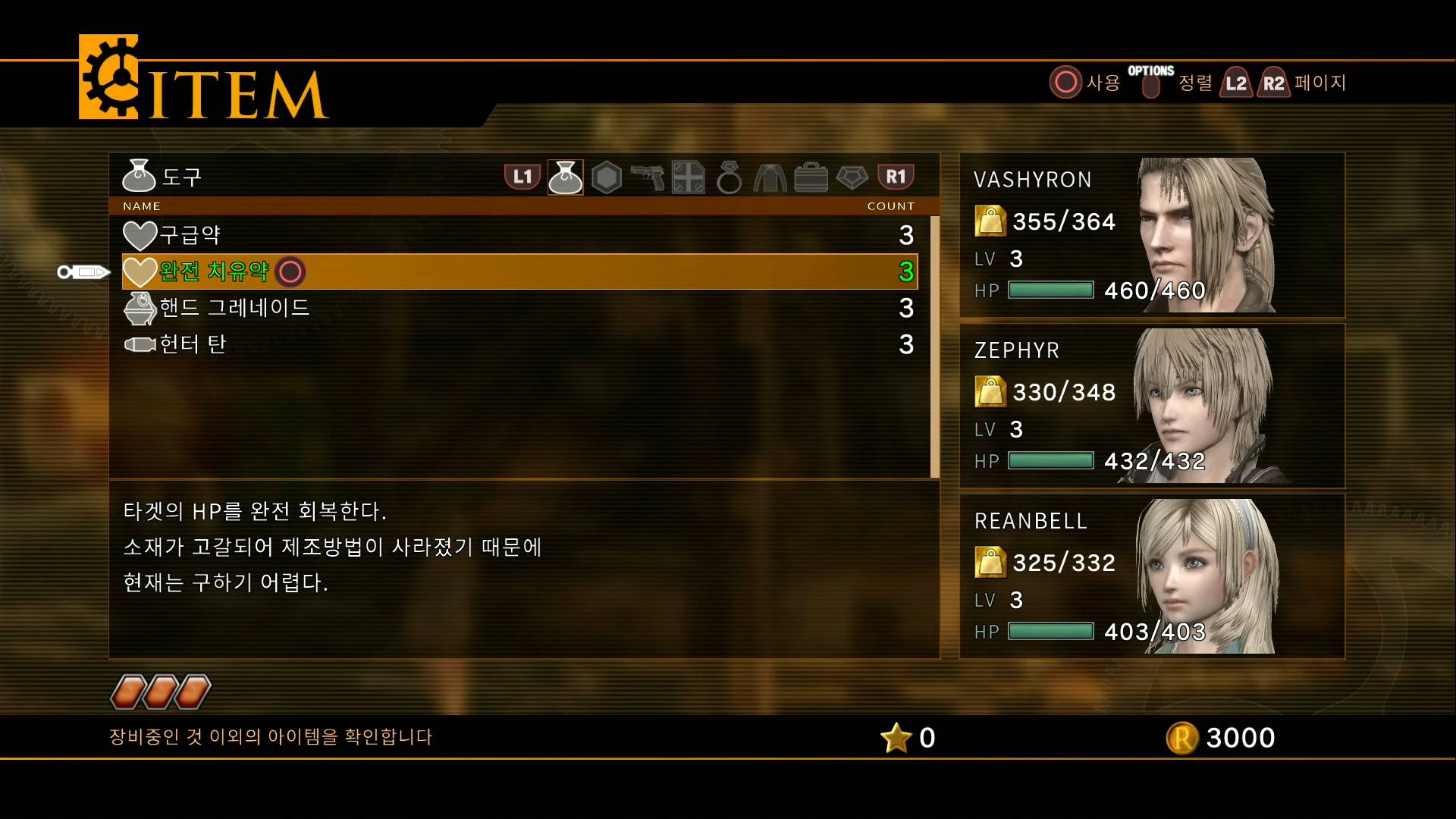Select the briefcase category icon

tap(810, 177)
